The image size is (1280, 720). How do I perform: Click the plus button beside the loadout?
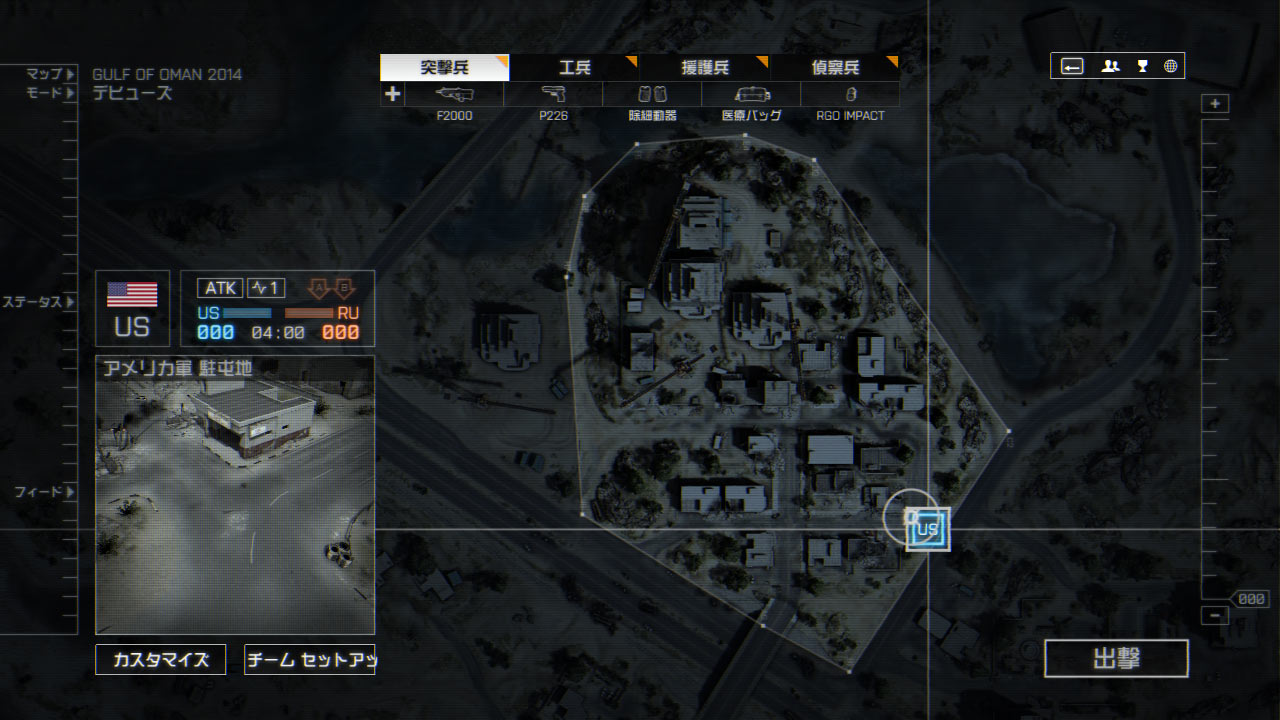pos(392,95)
